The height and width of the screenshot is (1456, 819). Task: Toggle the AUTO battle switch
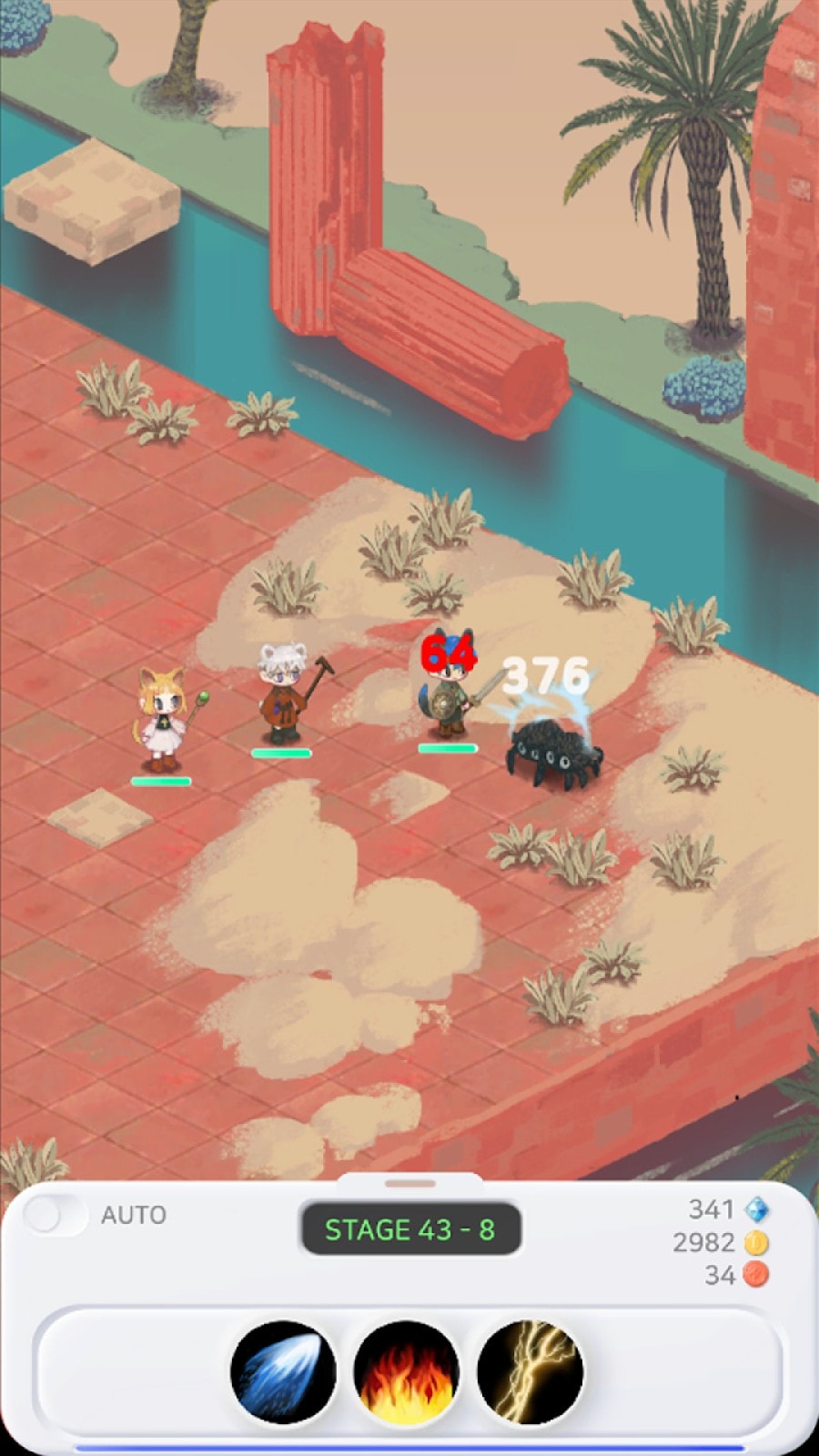55,1214
